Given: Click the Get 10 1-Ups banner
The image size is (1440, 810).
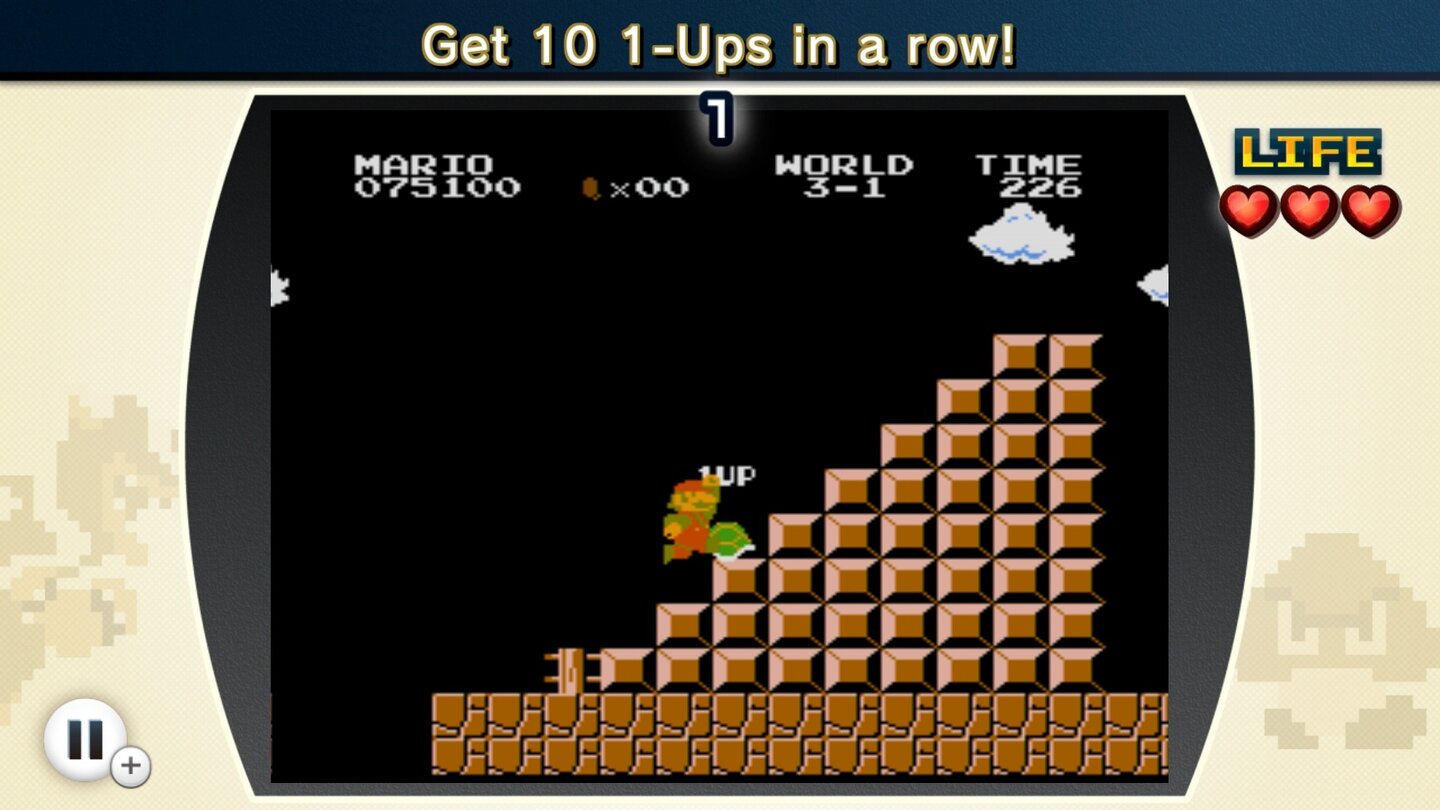Looking at the screenshot, I should (x=719, y=44).
